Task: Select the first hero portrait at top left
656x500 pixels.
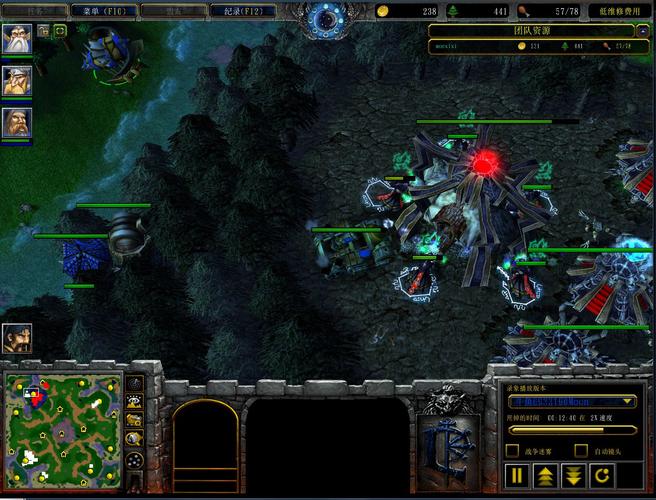Action: point(17,41)
